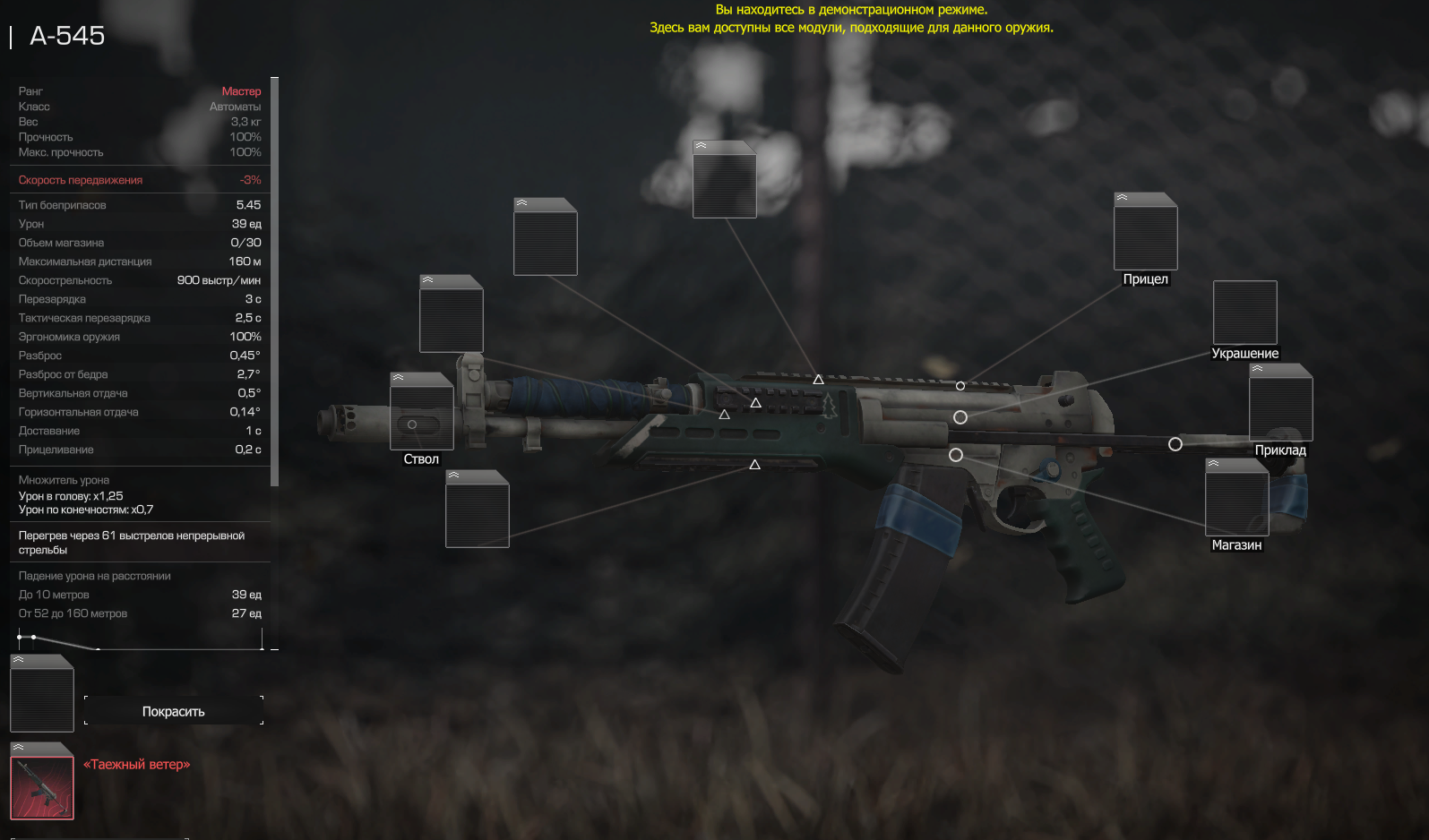Click the Покрасить paint button
1429x840 pixels.
point(174,711)
